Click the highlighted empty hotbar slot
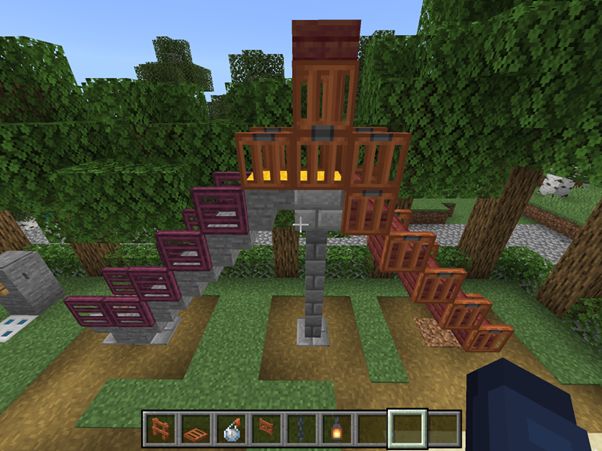Image resolution: width=602 pixels, height=451 pixels. pos(407,428)
